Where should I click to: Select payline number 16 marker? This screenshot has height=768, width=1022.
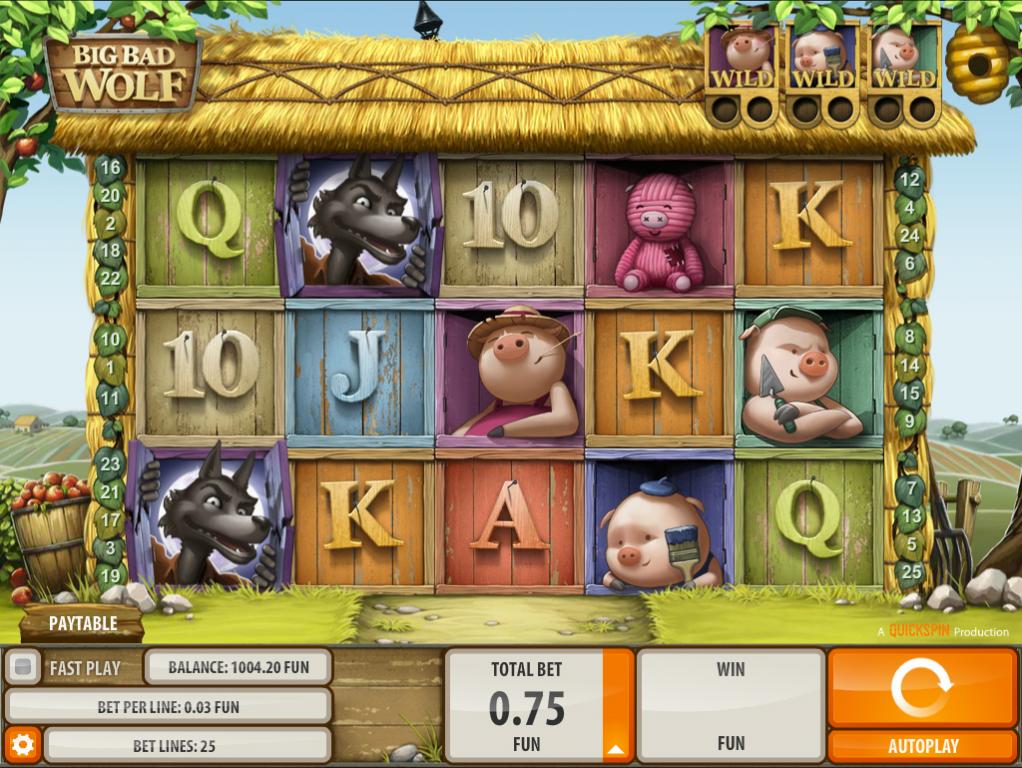pyautogui.click(x=110, y=167)
